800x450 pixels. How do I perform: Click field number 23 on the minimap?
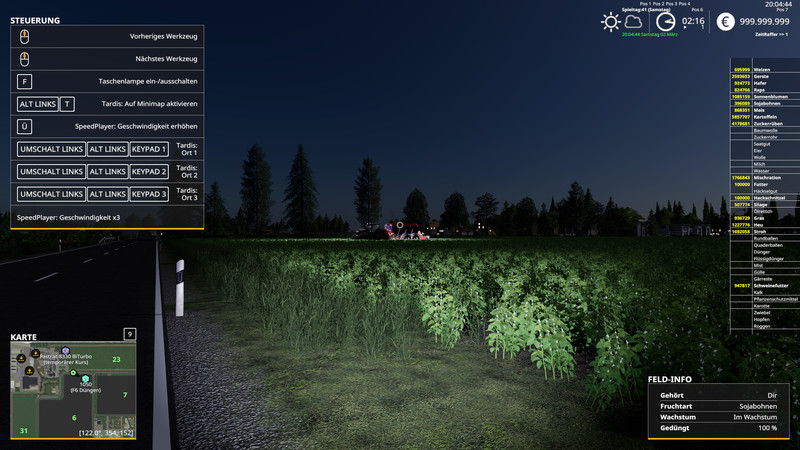tap(116, 359)
